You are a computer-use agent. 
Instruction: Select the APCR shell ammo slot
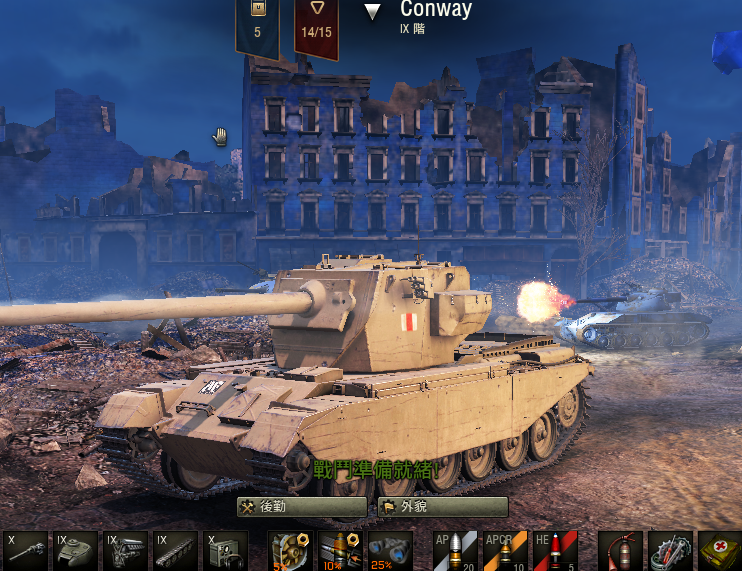pyautogui.click(x=505, y=551)
